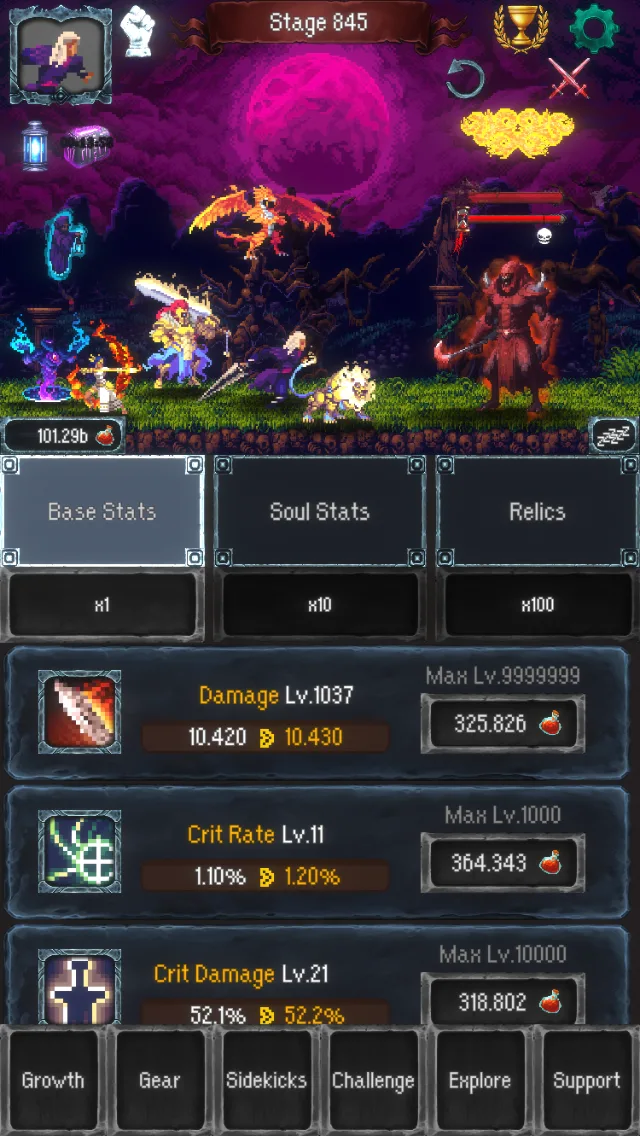Image resolution: width=640 pixels, height=1136 pixels.
Task: Open the Gear menu
Action: click(x=160, y=1080)
